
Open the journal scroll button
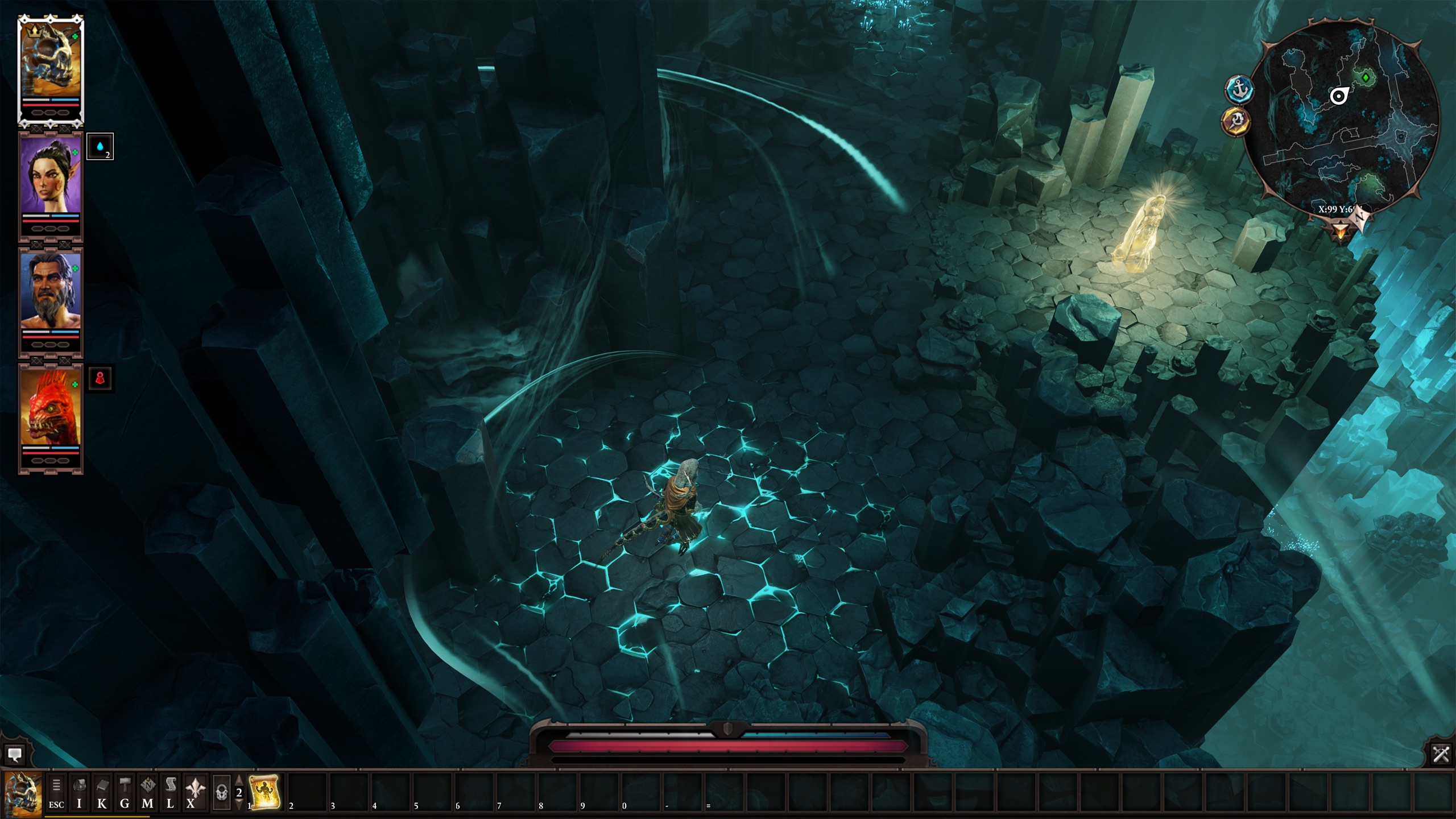pyautogui.click(x=170, y=793)
